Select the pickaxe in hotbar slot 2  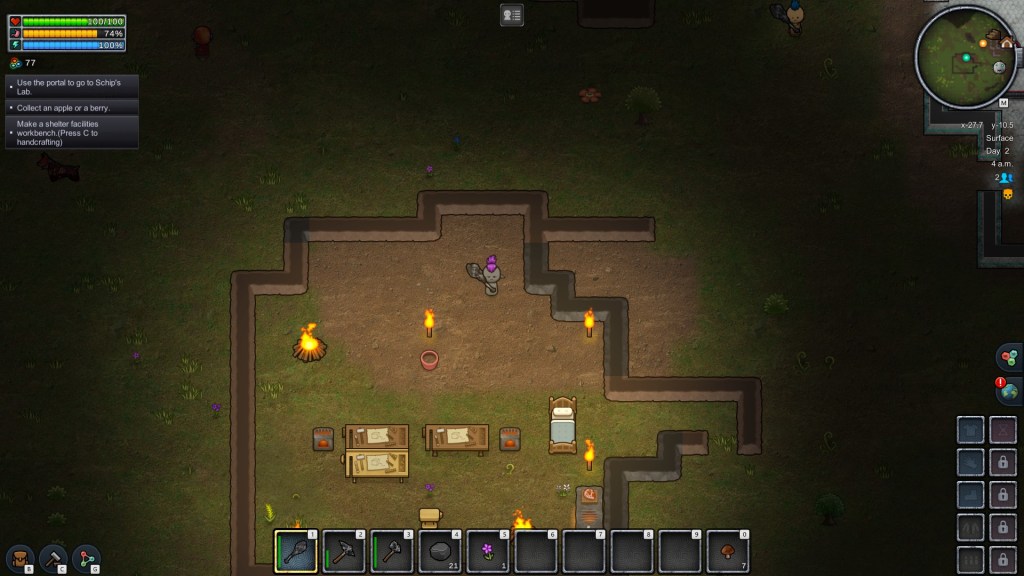[x=345, y=550]
